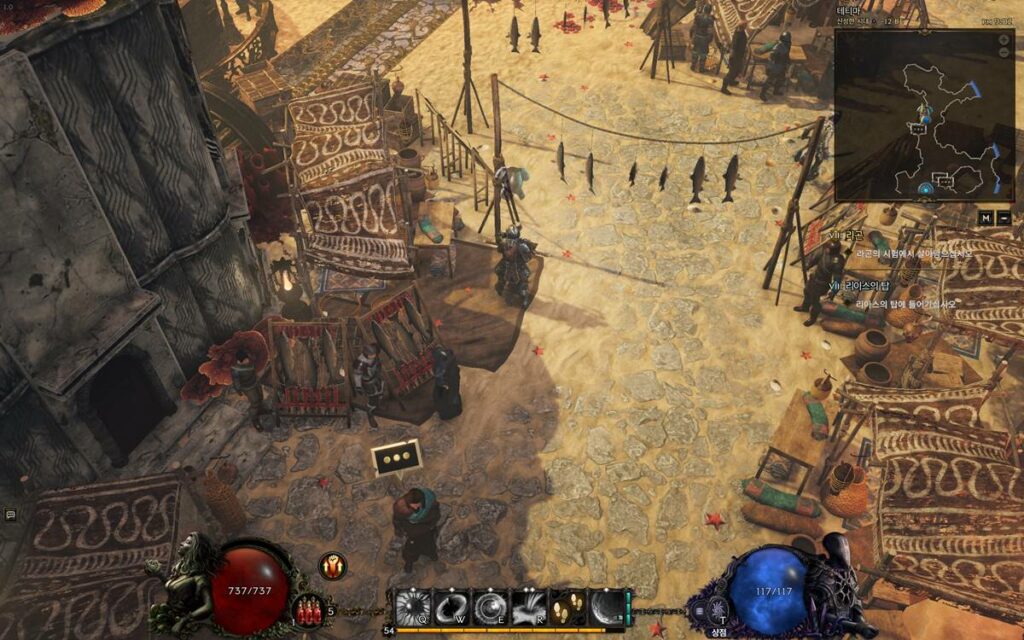Click the M map button below minimap
Screen dimensions: 1024x640
[986, 217]
